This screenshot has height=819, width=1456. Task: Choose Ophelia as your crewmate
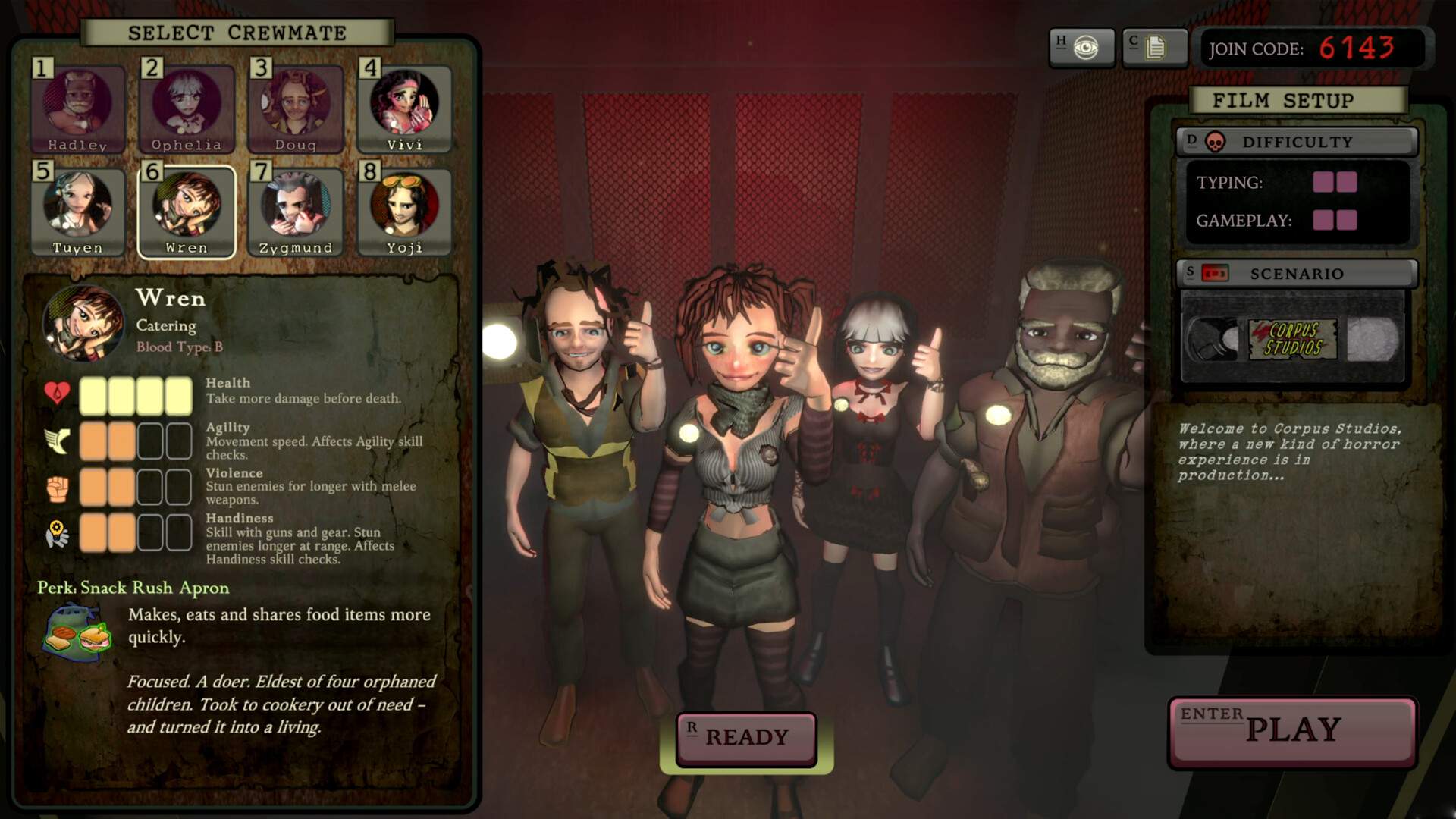(187, 108)
